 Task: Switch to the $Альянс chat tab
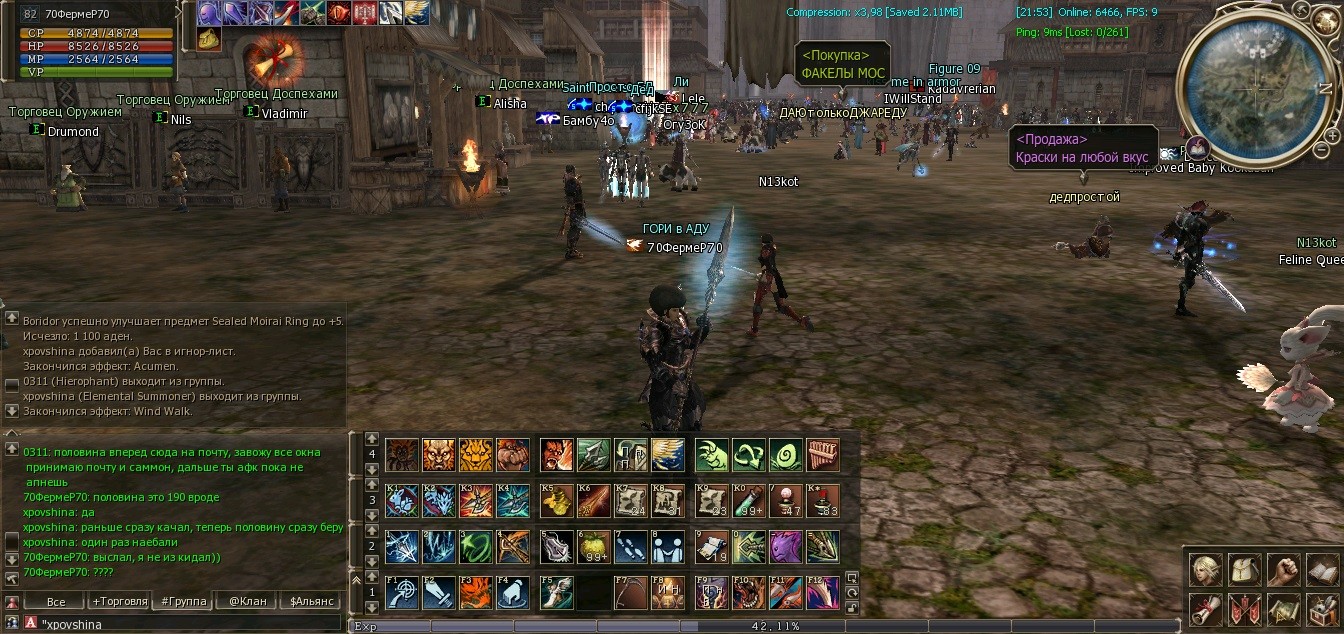(311, 602)
